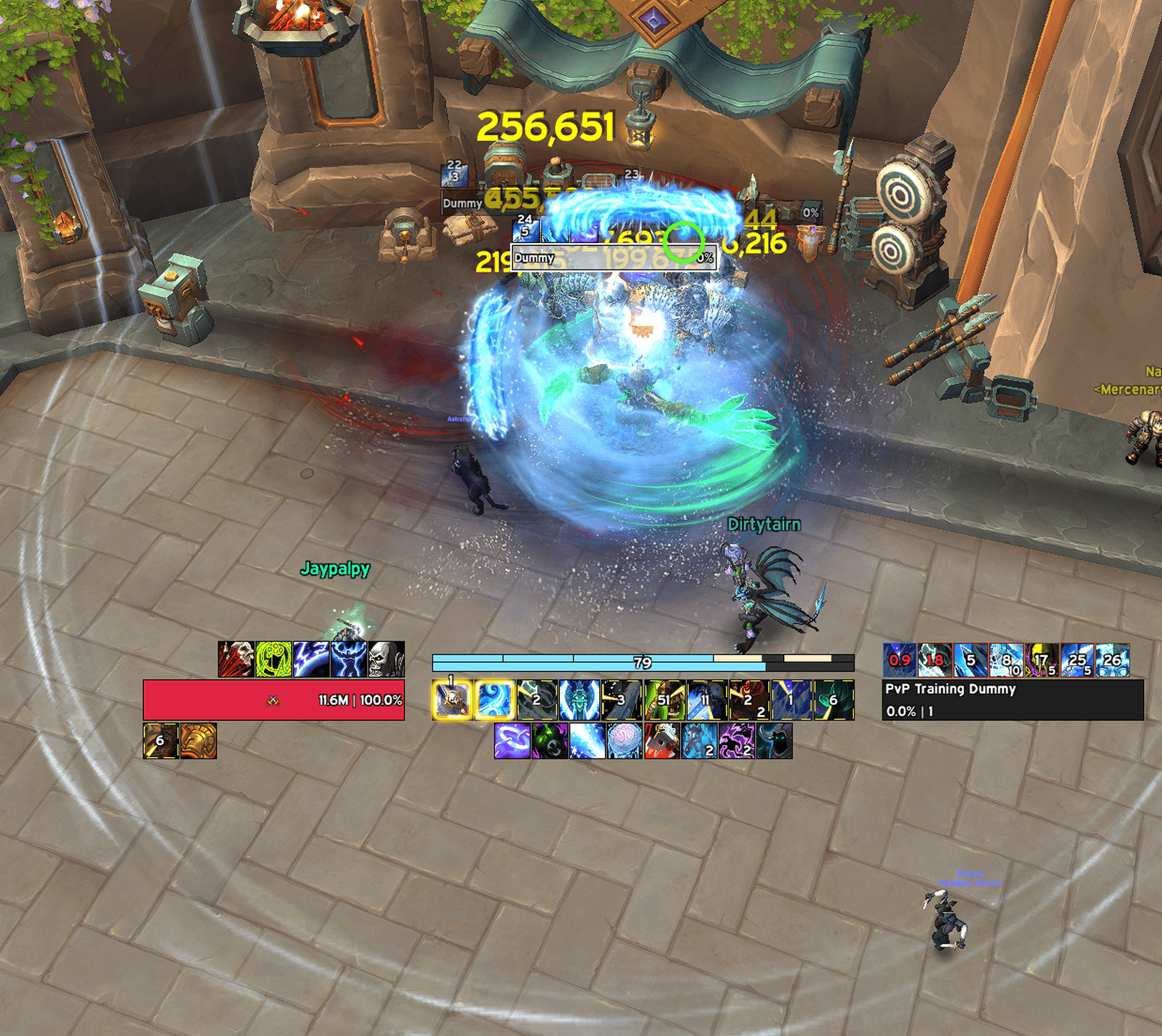This screenshot has height=1036, width=1162.
Task: Select the ability showing a 3 keybind
Action: 622,699
